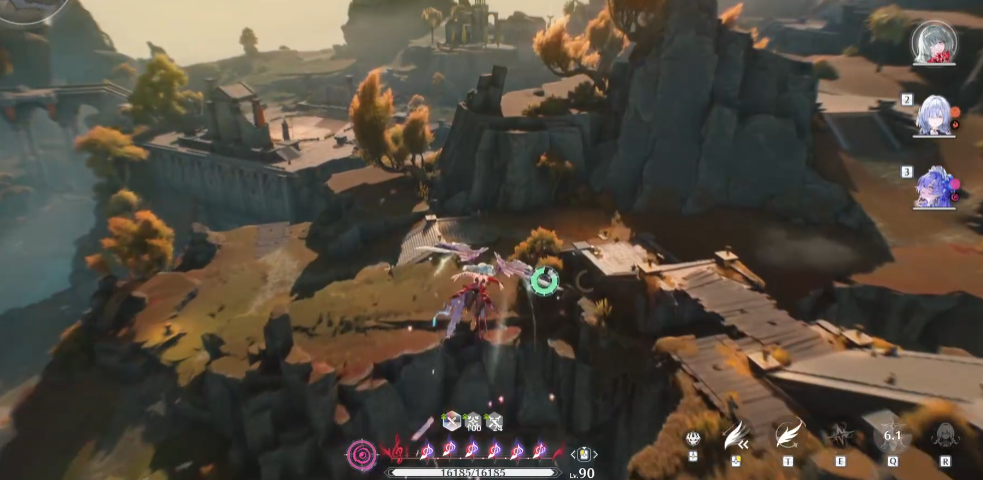
Task: Click the pink spiral gauge icon
Action: tap(361, 453)
